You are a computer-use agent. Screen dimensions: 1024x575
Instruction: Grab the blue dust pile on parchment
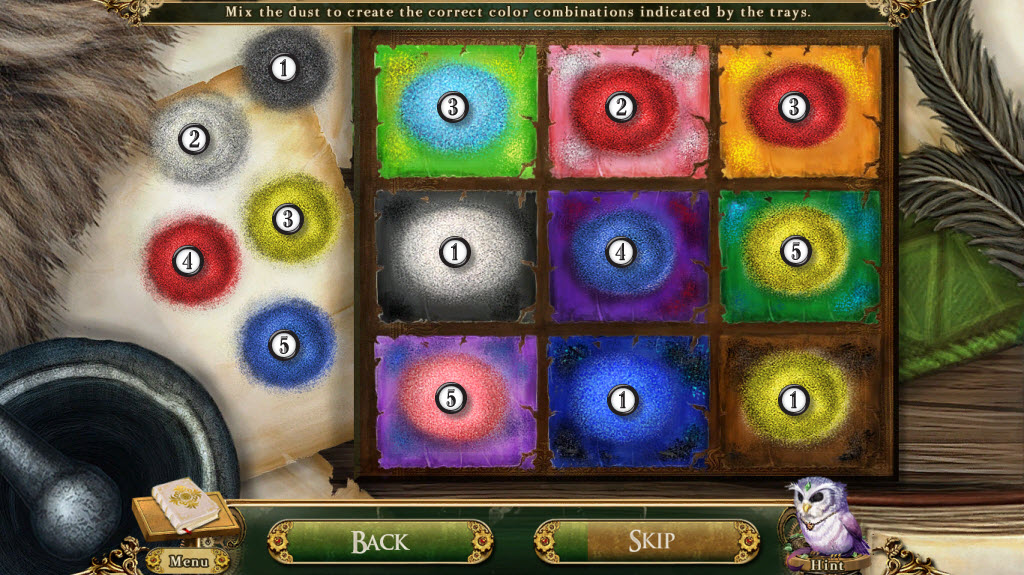point(285,345)
